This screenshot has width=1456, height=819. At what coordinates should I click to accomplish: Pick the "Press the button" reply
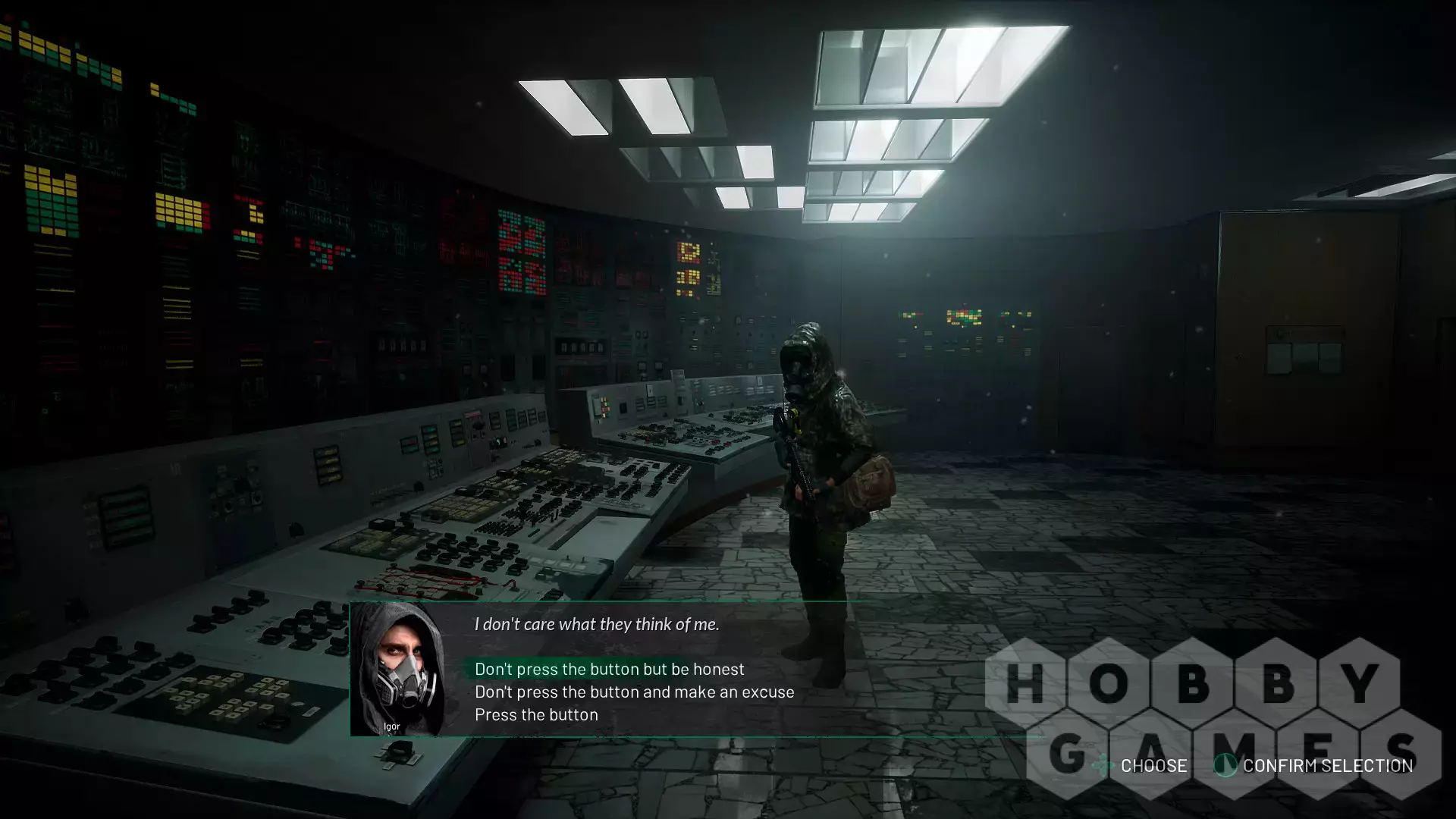click(536, 714)
